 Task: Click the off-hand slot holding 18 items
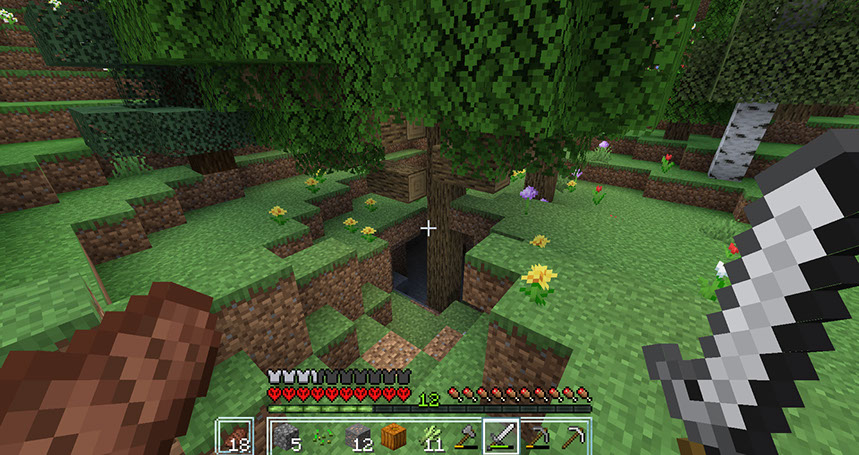pyautogui.click(x=236, y=436)
